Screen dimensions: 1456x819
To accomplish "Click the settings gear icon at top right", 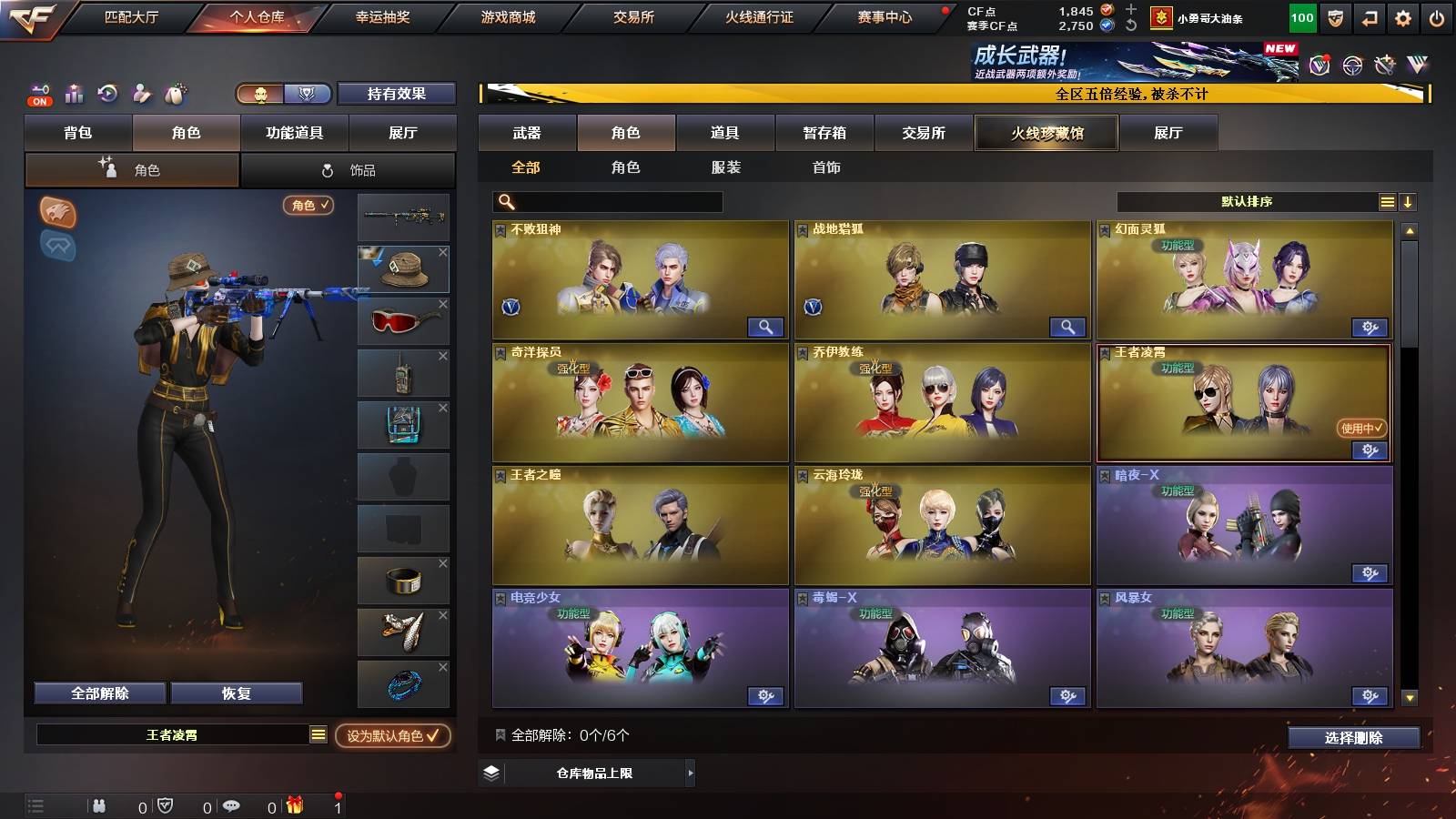I will click(x=1402, y=17).
